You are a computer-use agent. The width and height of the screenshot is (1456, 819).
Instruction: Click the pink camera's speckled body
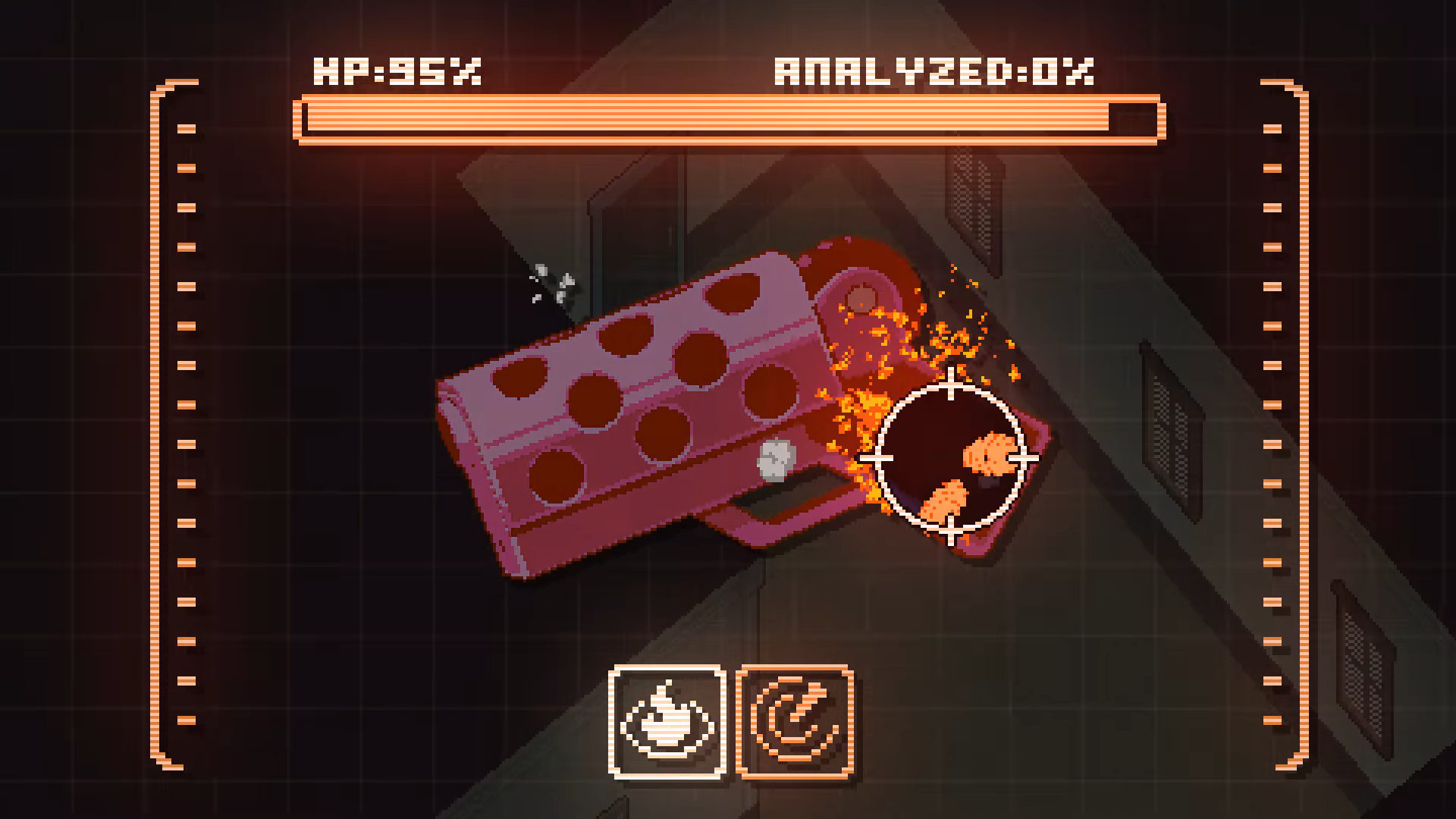tap(645, 425)
